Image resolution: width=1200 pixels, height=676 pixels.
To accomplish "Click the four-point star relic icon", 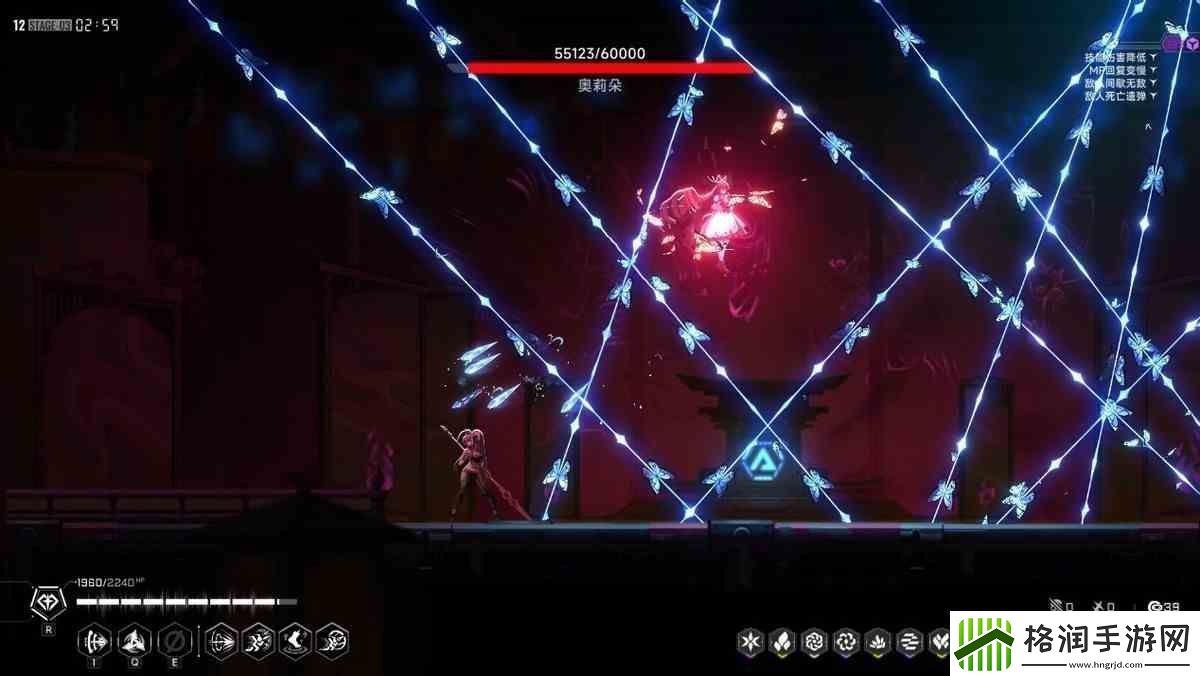I will [749, 641].
